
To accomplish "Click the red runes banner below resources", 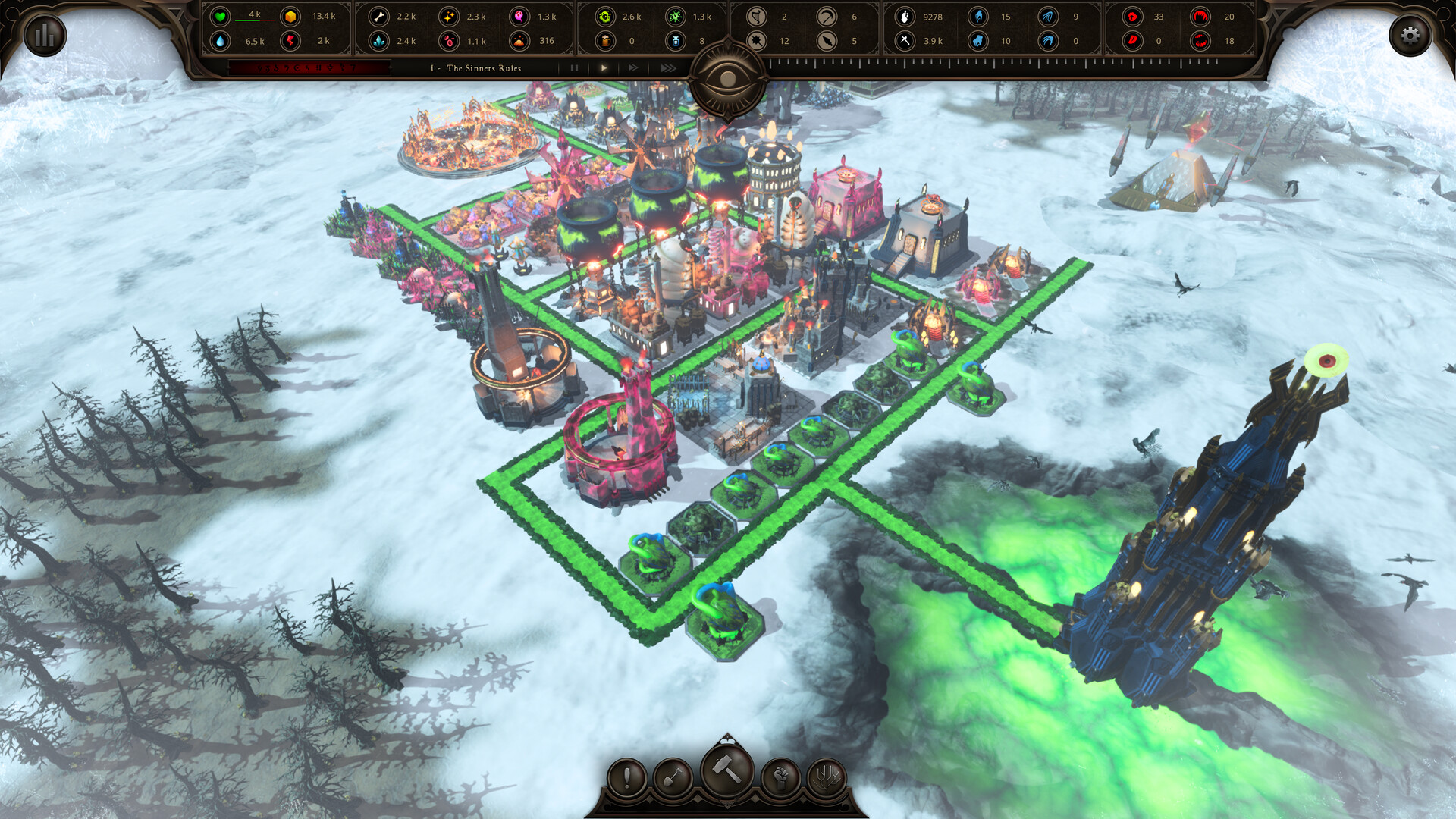I will (308, 68).
